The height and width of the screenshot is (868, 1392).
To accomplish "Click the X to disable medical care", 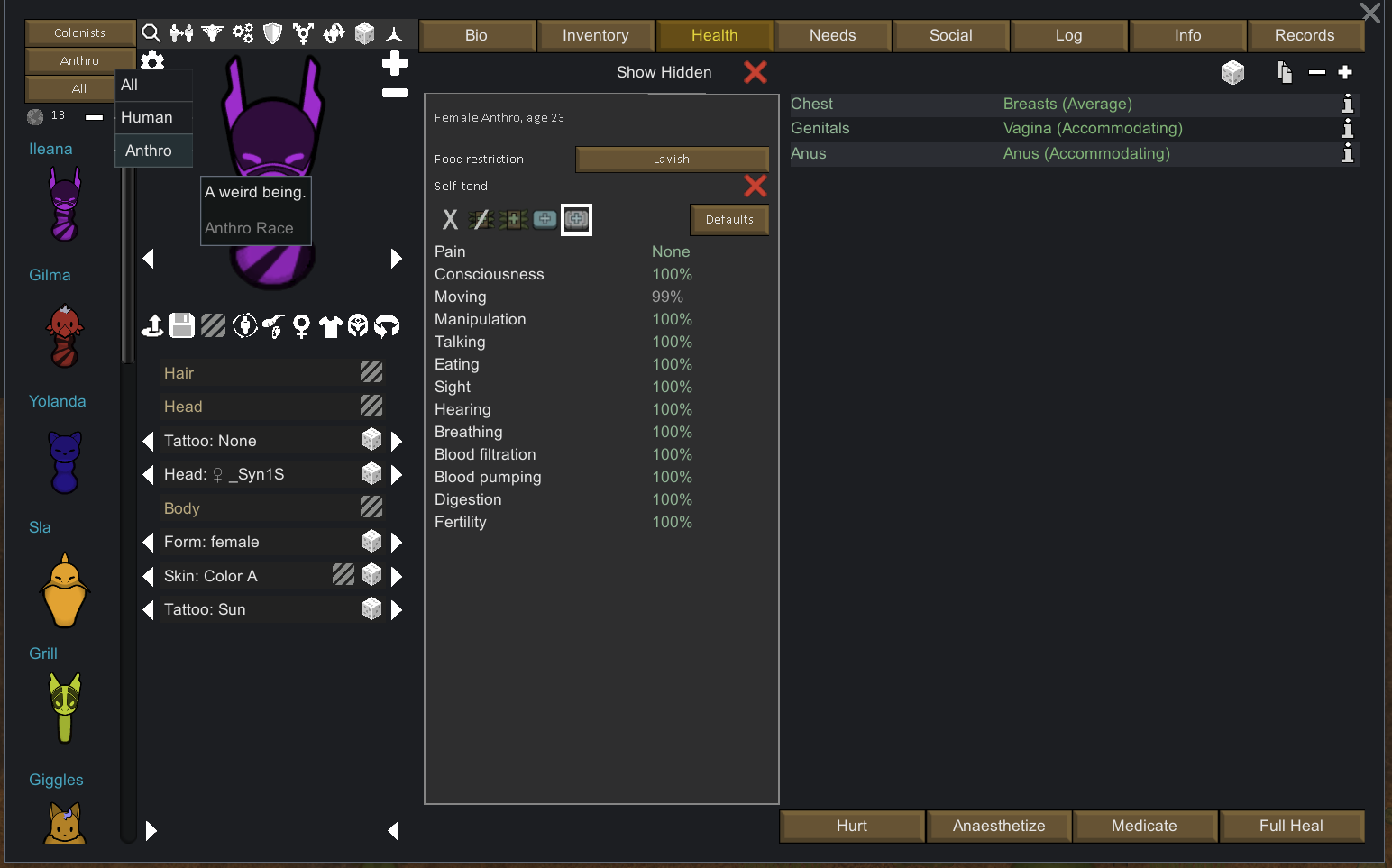I will (x=450, y=219).
